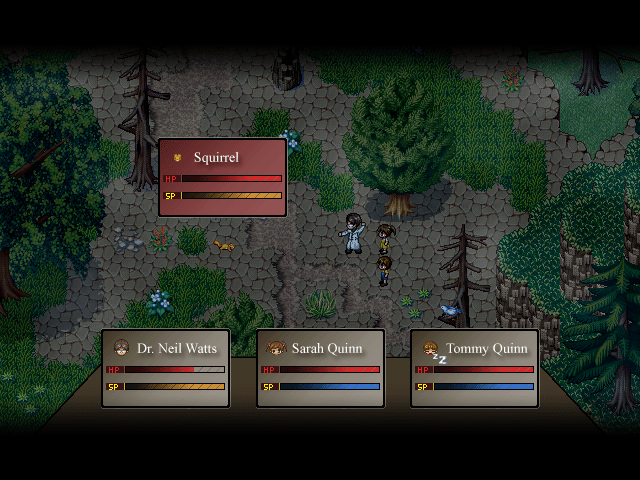640x480 pixels.
Task: Select the Squirrel enemy panel
Action: [223, 177]
